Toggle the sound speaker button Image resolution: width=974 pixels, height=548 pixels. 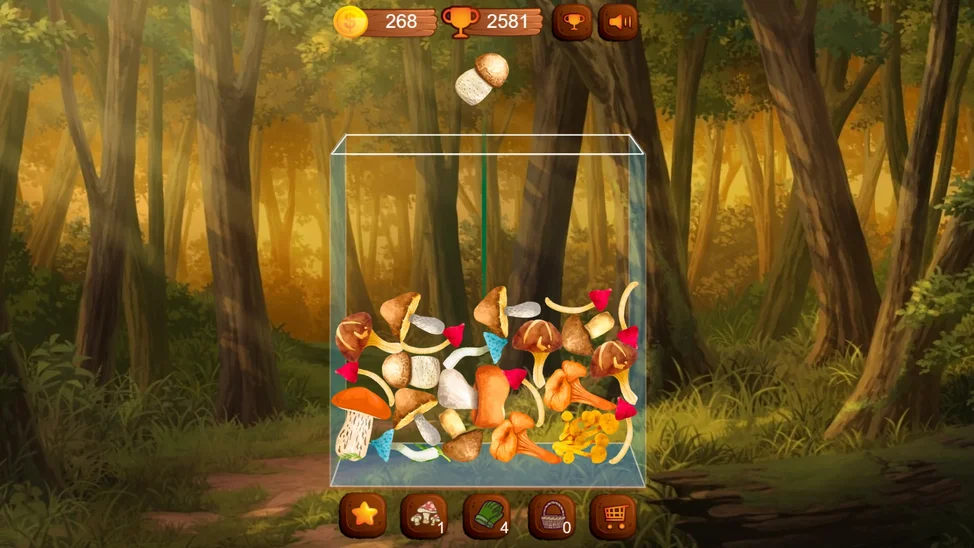[x=618, y=21]
